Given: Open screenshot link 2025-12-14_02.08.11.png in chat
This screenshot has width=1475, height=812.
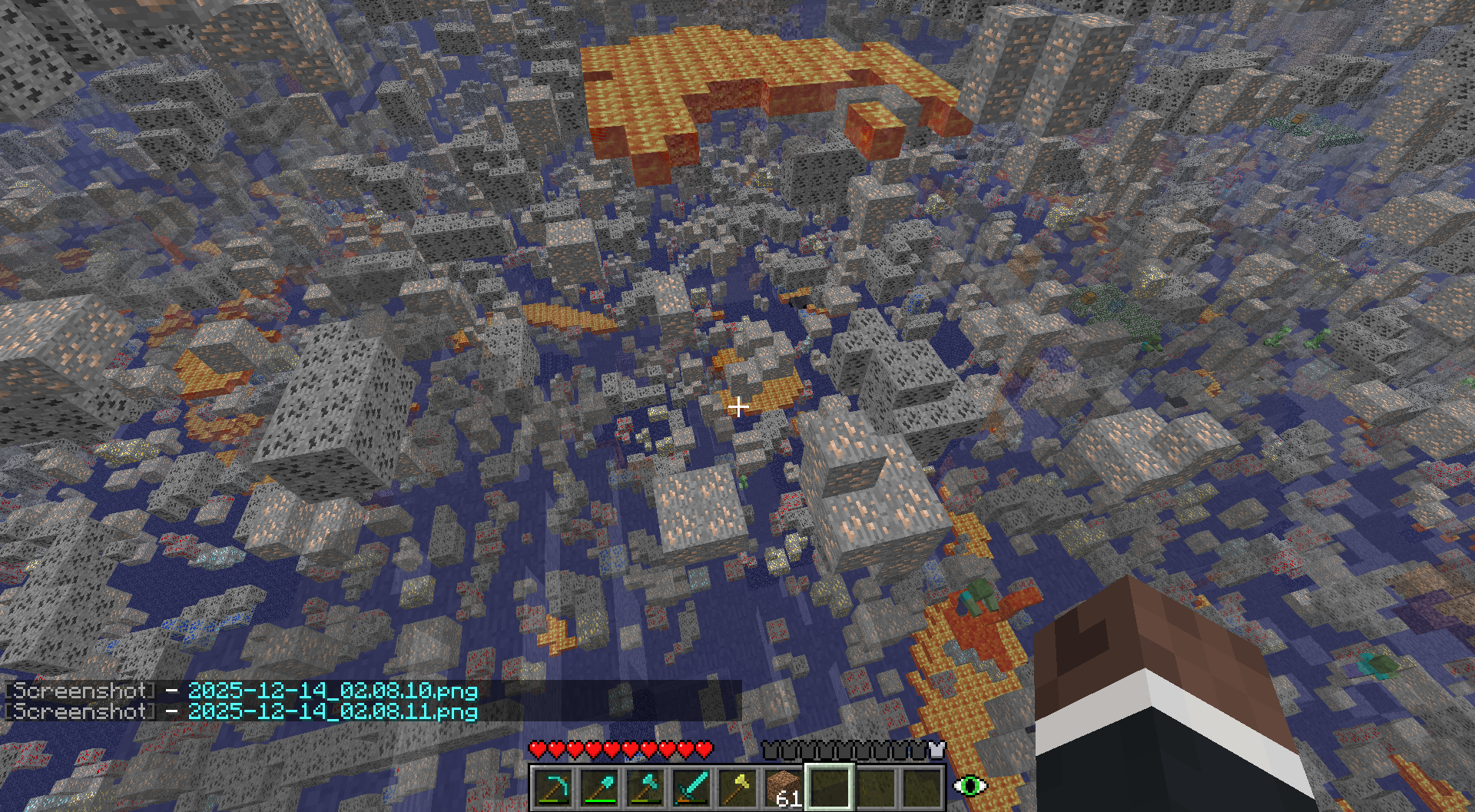Looking at the screenshot, I should pos(333,711).
